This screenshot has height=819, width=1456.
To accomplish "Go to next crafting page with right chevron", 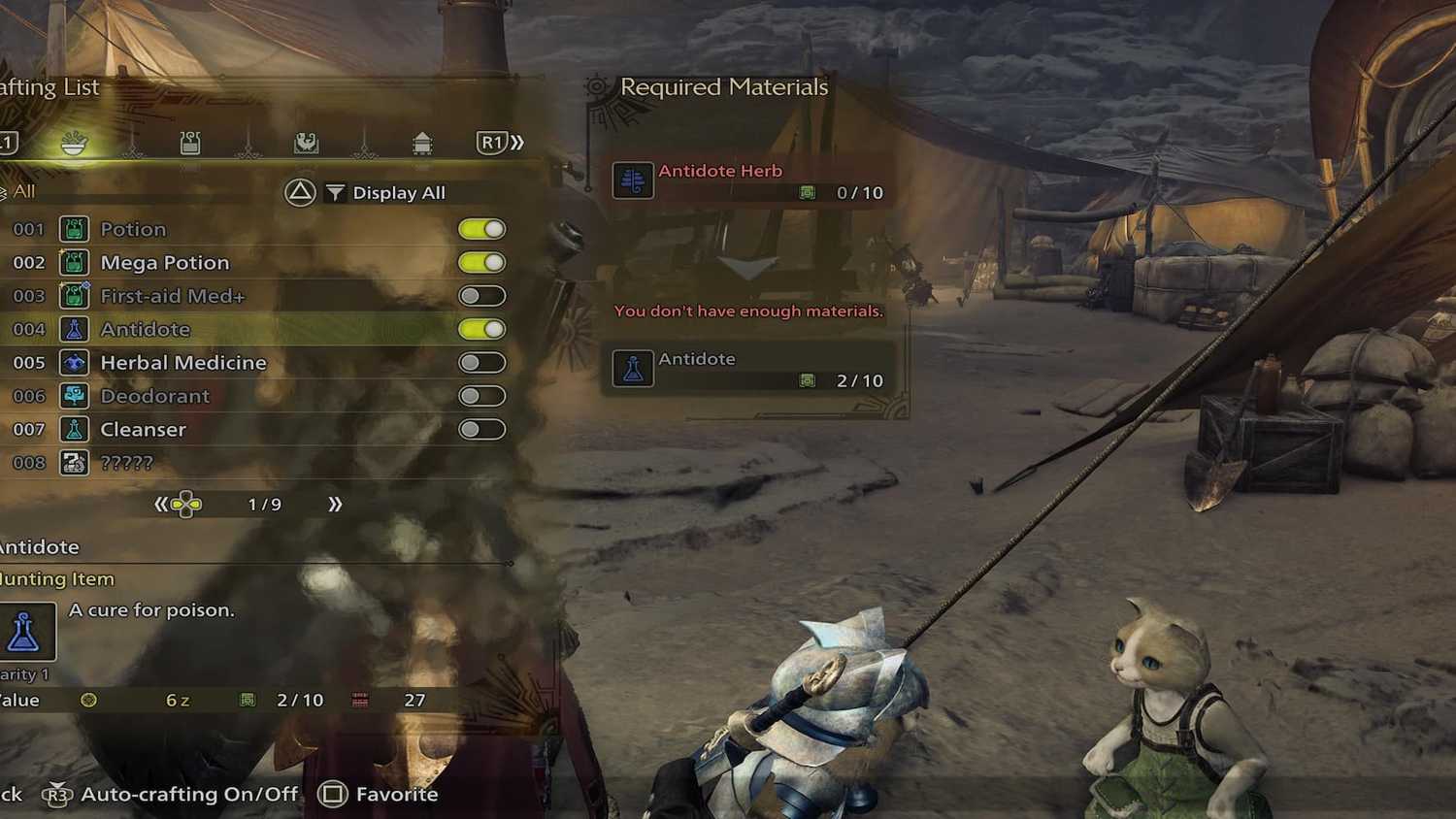I will click(335, 504).
